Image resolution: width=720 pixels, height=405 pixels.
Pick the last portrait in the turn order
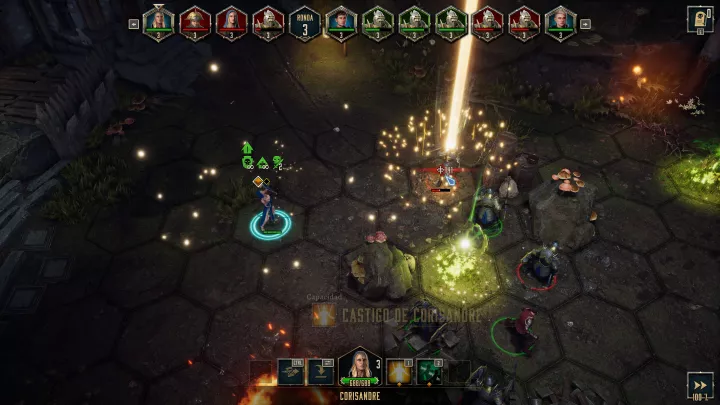(561, 22)
